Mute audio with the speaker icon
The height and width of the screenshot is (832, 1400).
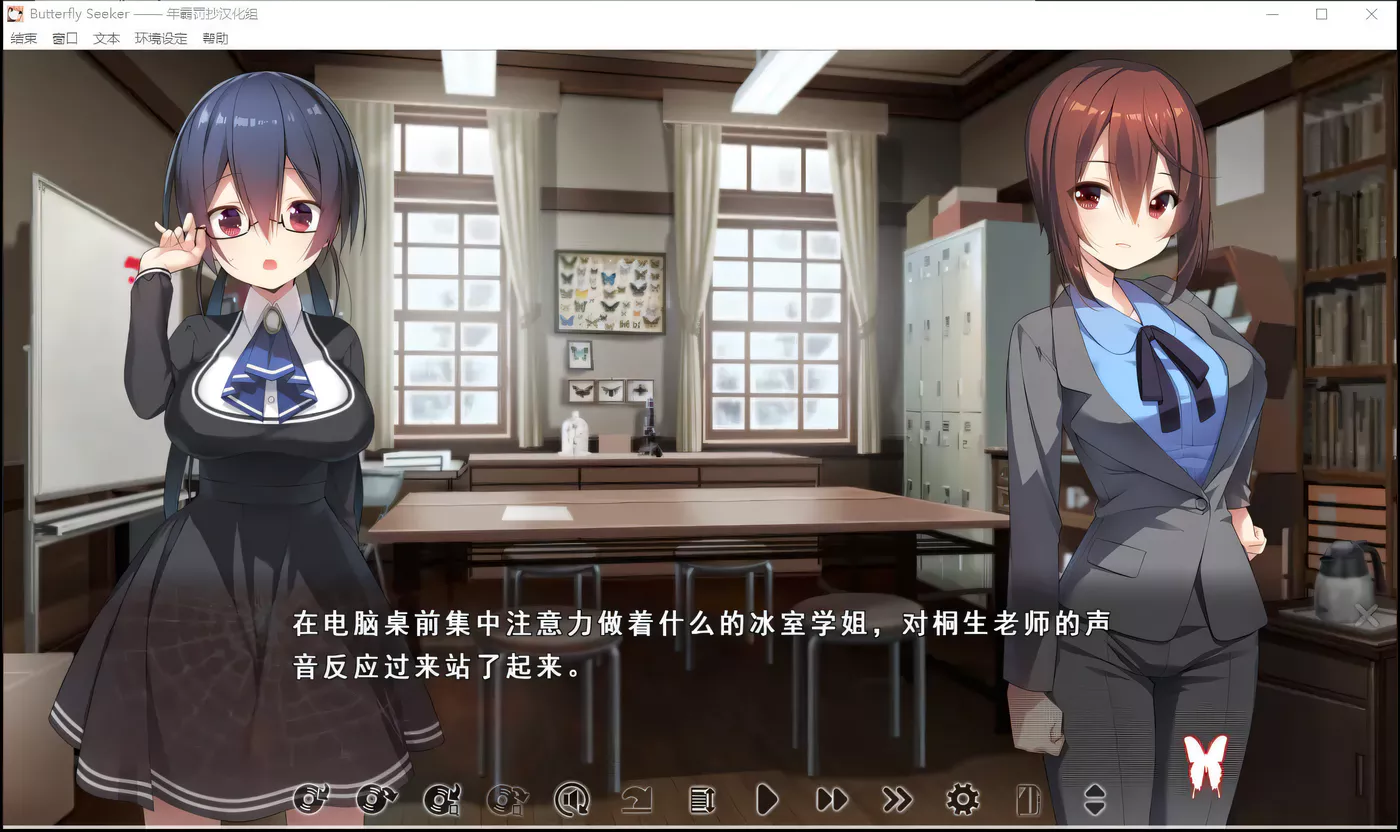(x=571, y=801)
